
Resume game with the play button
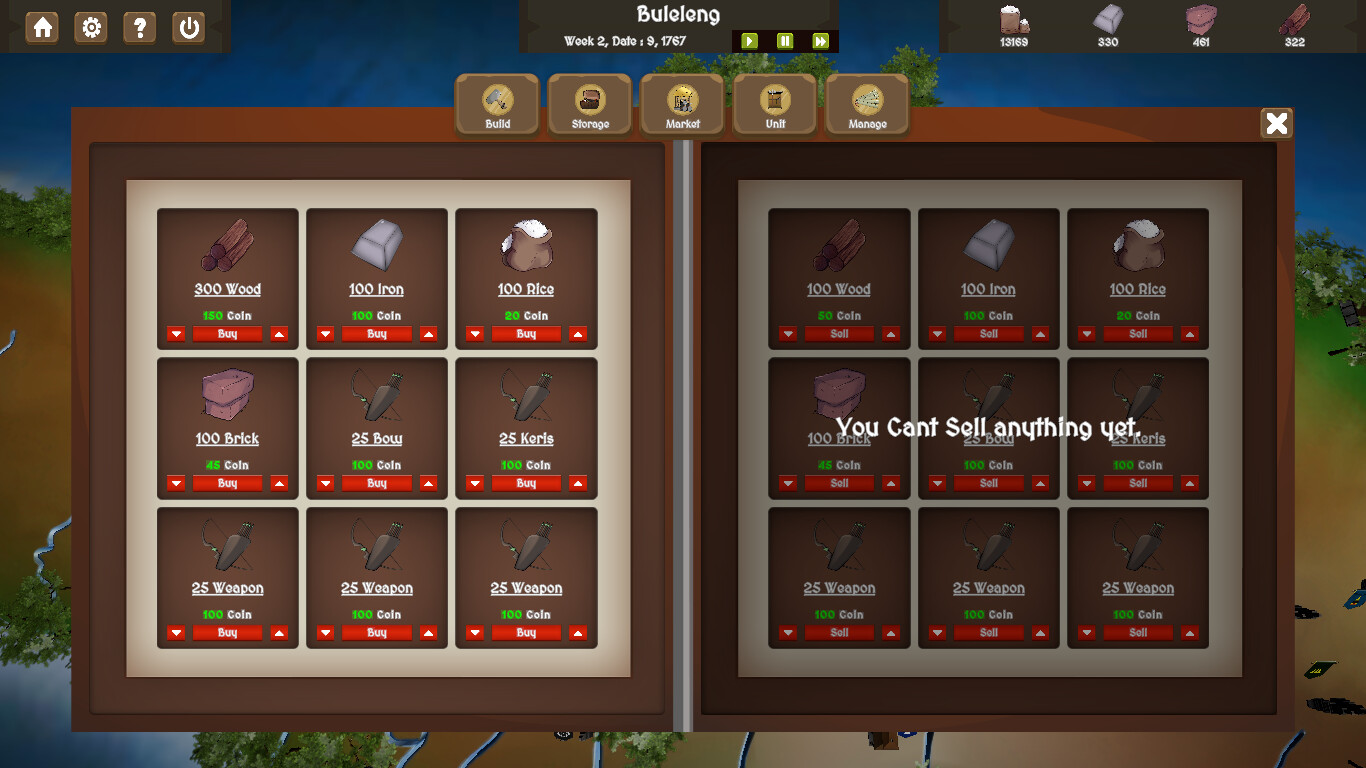pos(750,41)
